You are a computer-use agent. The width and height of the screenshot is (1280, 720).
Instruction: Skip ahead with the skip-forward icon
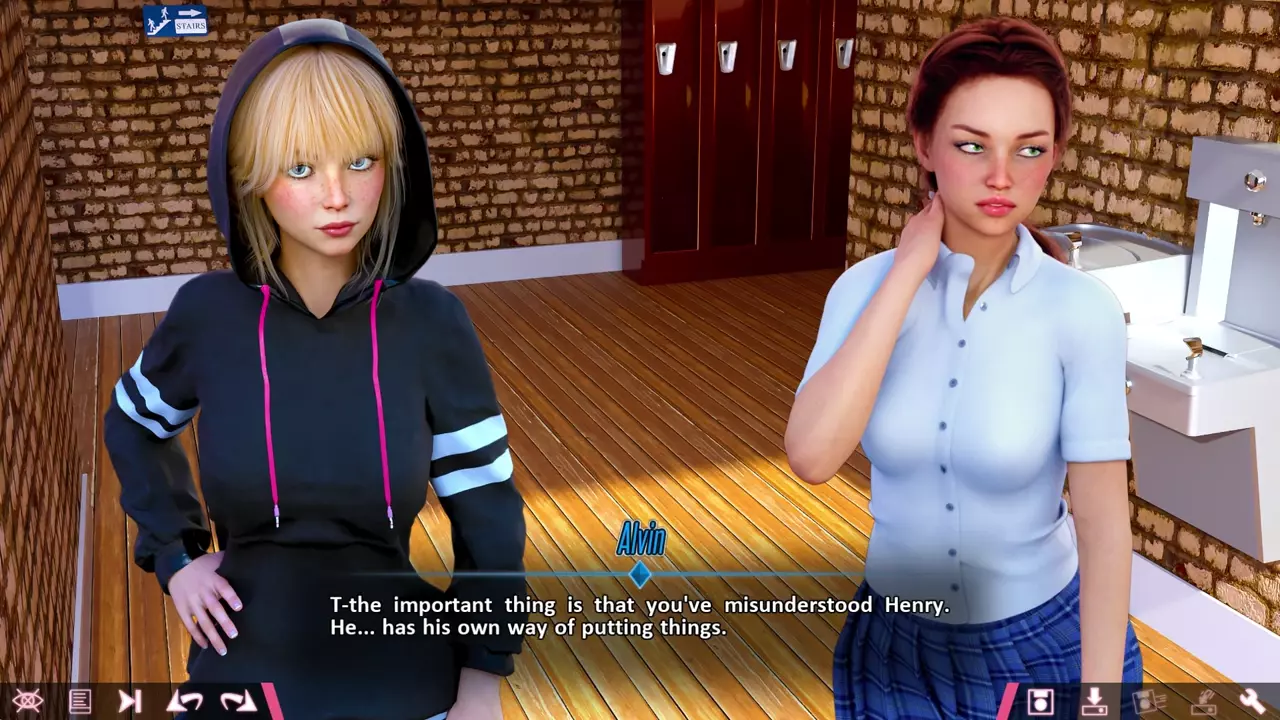point(130,701)
